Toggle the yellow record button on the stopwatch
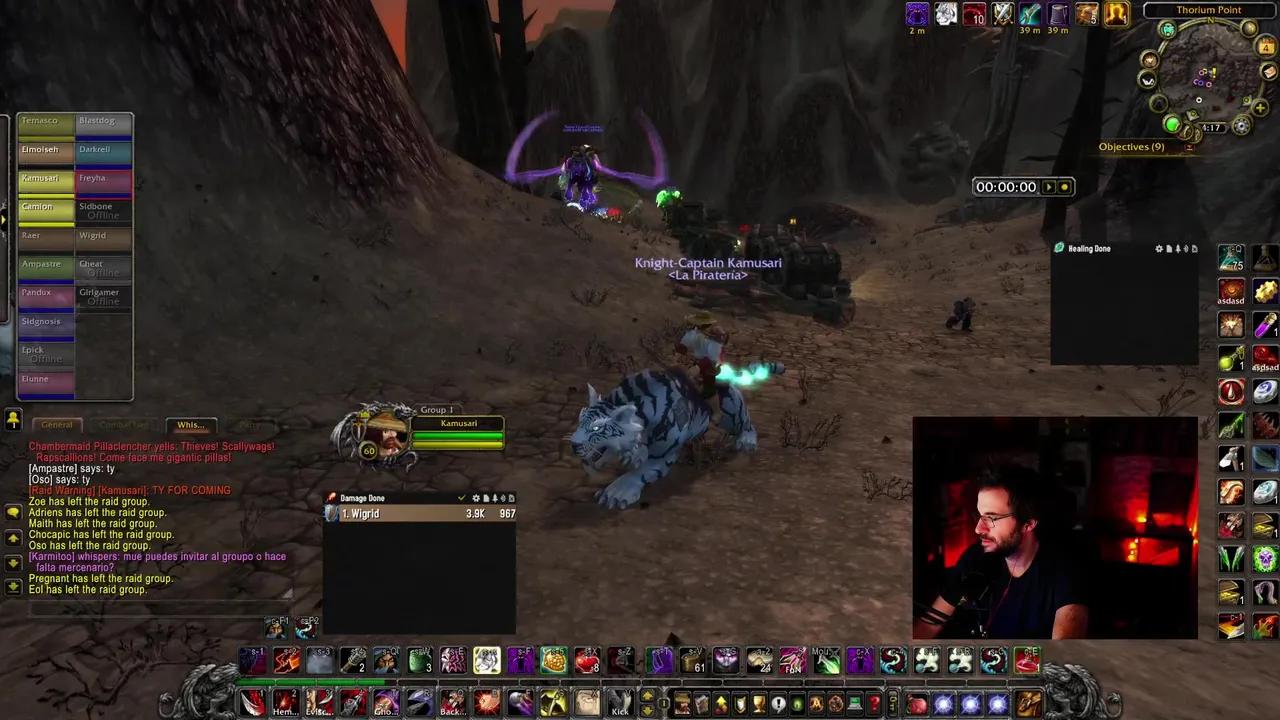Image resolution: width=1280 pixels, height=720 pixels. click(x=1064, y=186)
